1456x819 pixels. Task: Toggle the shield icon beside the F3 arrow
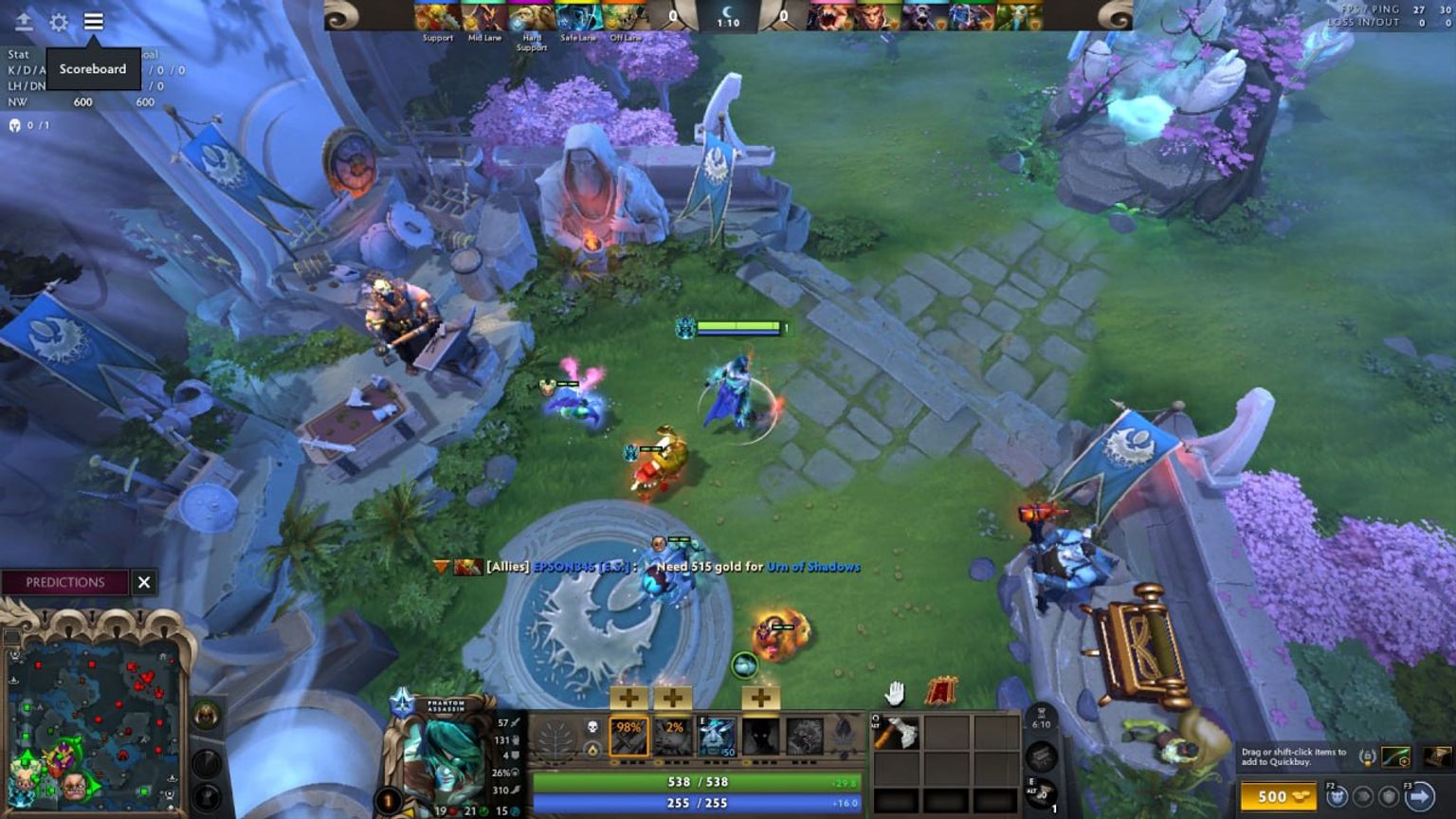(1390, 797)
